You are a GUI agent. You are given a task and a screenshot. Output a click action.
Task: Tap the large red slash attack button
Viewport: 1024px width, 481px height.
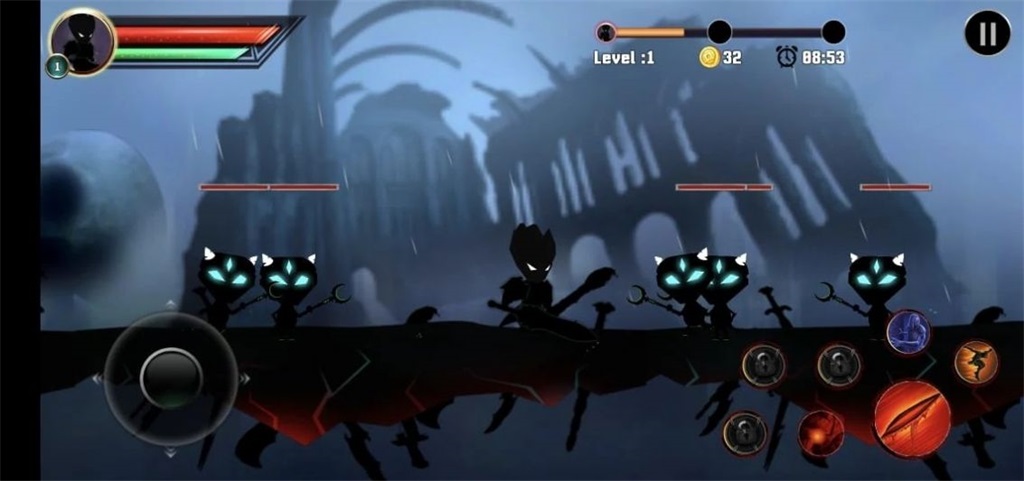pos(911,418)
